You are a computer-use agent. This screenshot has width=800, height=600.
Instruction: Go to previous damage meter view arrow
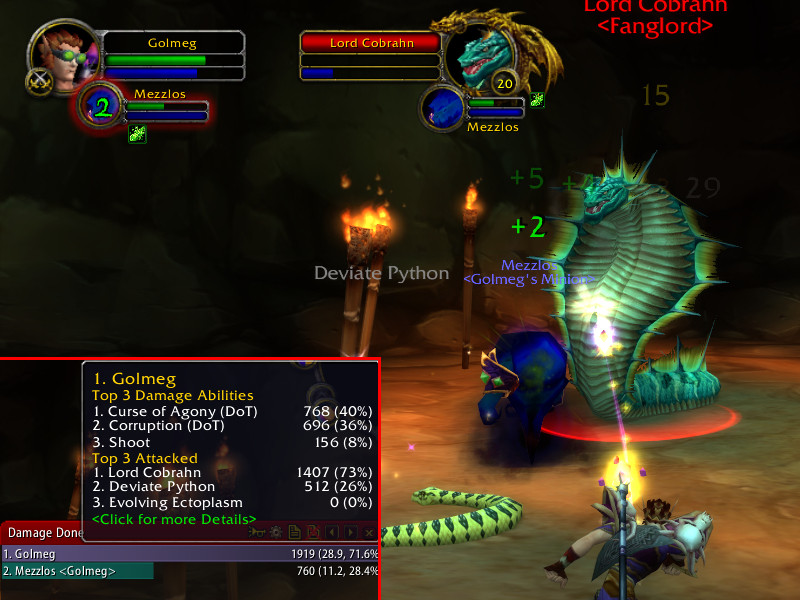pos(332,533)
